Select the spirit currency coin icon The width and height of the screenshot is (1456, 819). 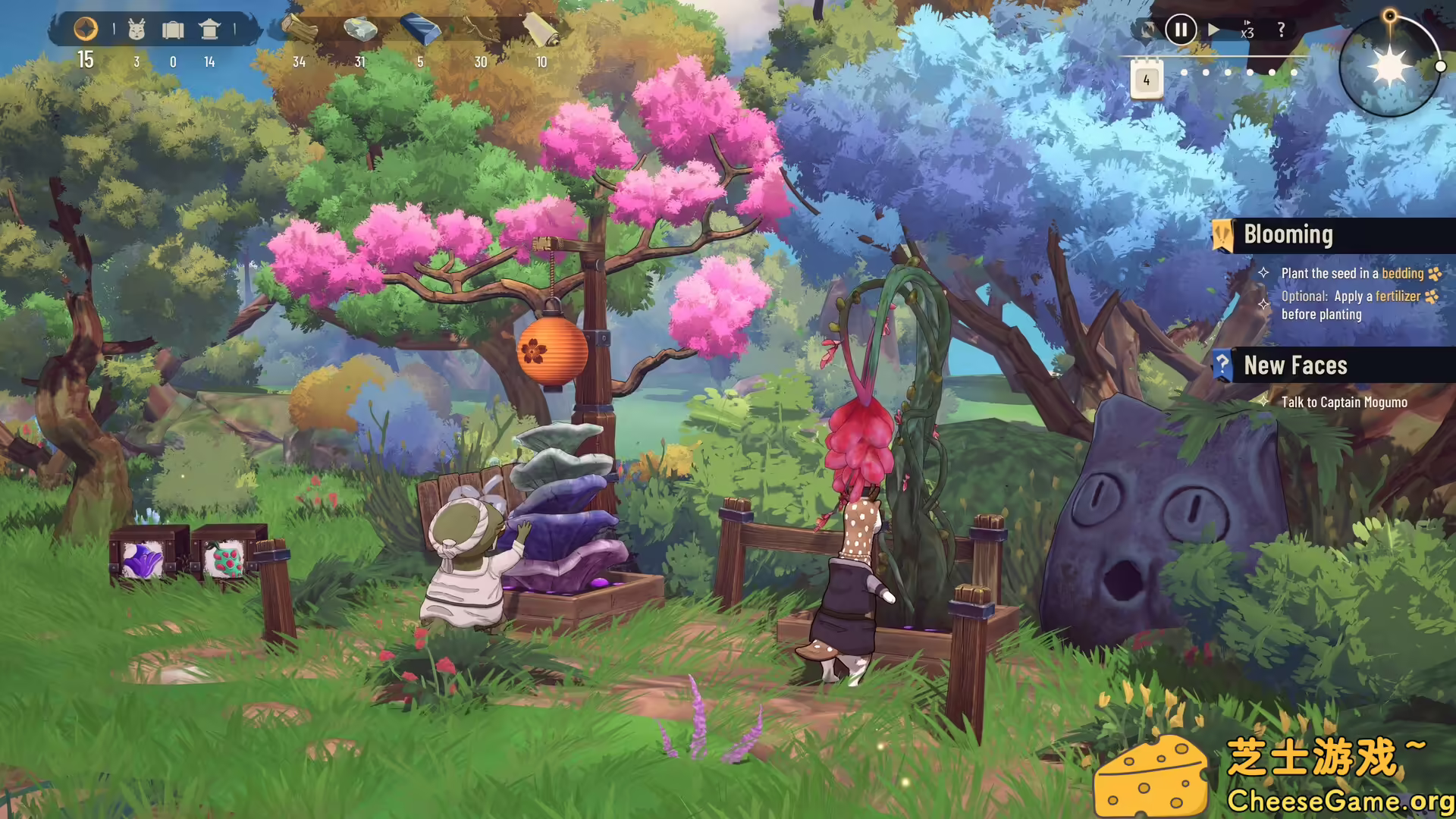click(x=86, y=28)
